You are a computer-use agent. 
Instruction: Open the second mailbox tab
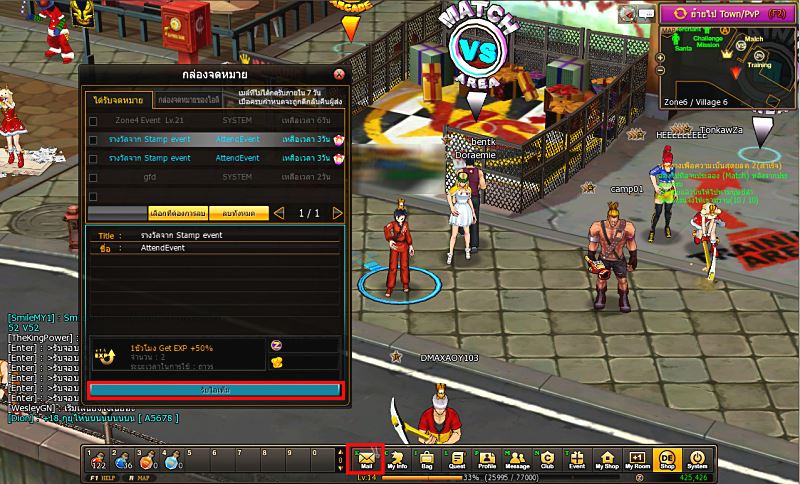coord(188,101)
